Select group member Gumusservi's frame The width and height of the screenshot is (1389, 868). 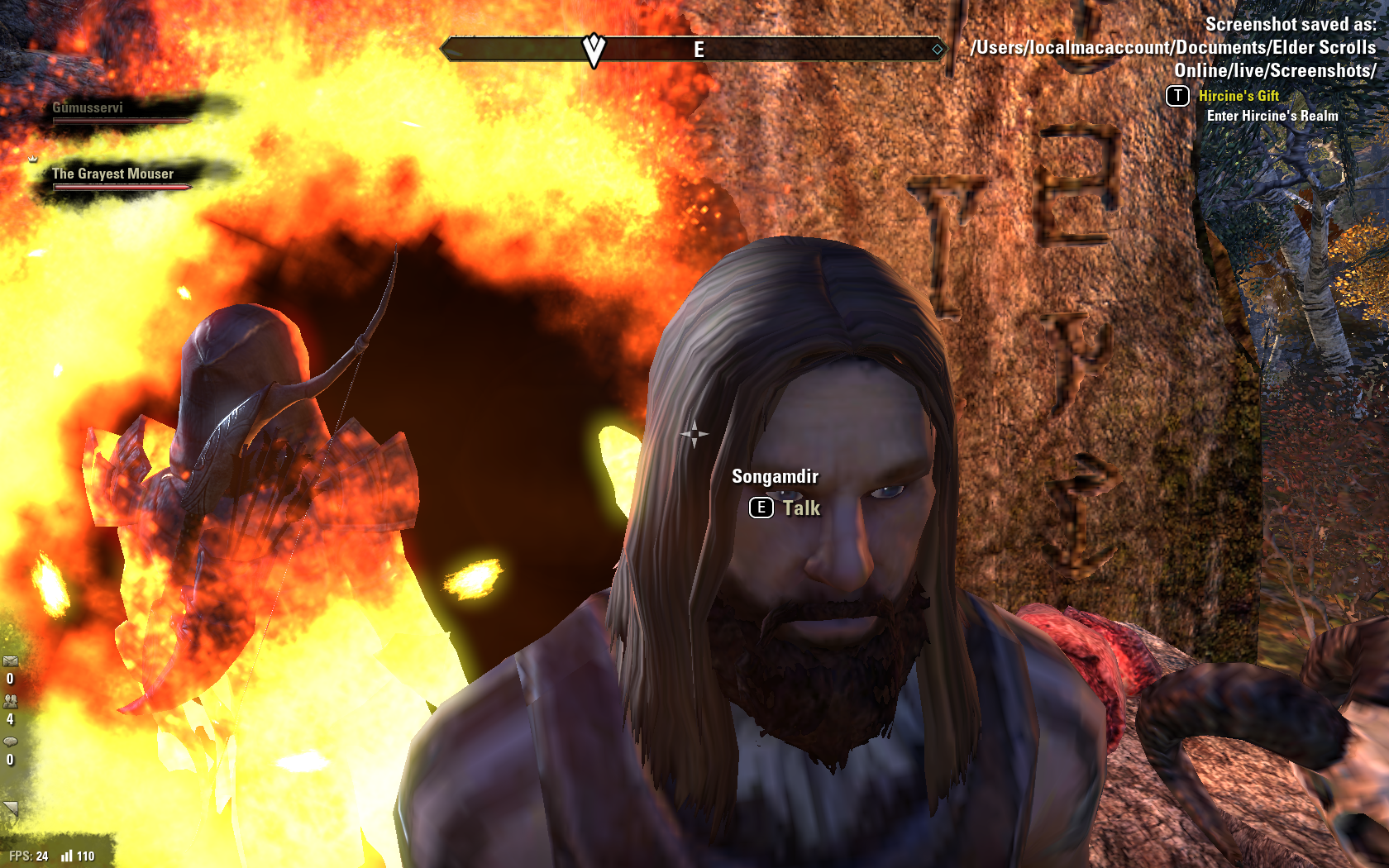pos(121,111)
